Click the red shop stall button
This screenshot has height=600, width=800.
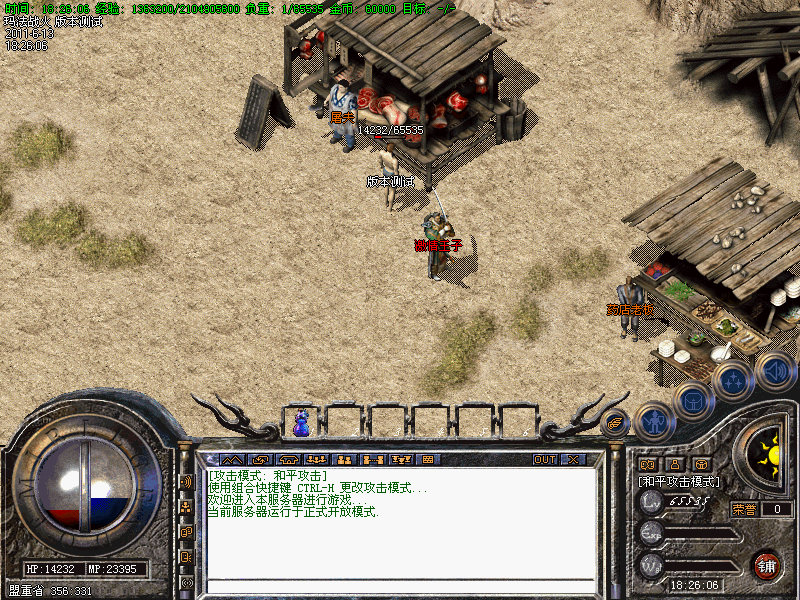point(767,565)
